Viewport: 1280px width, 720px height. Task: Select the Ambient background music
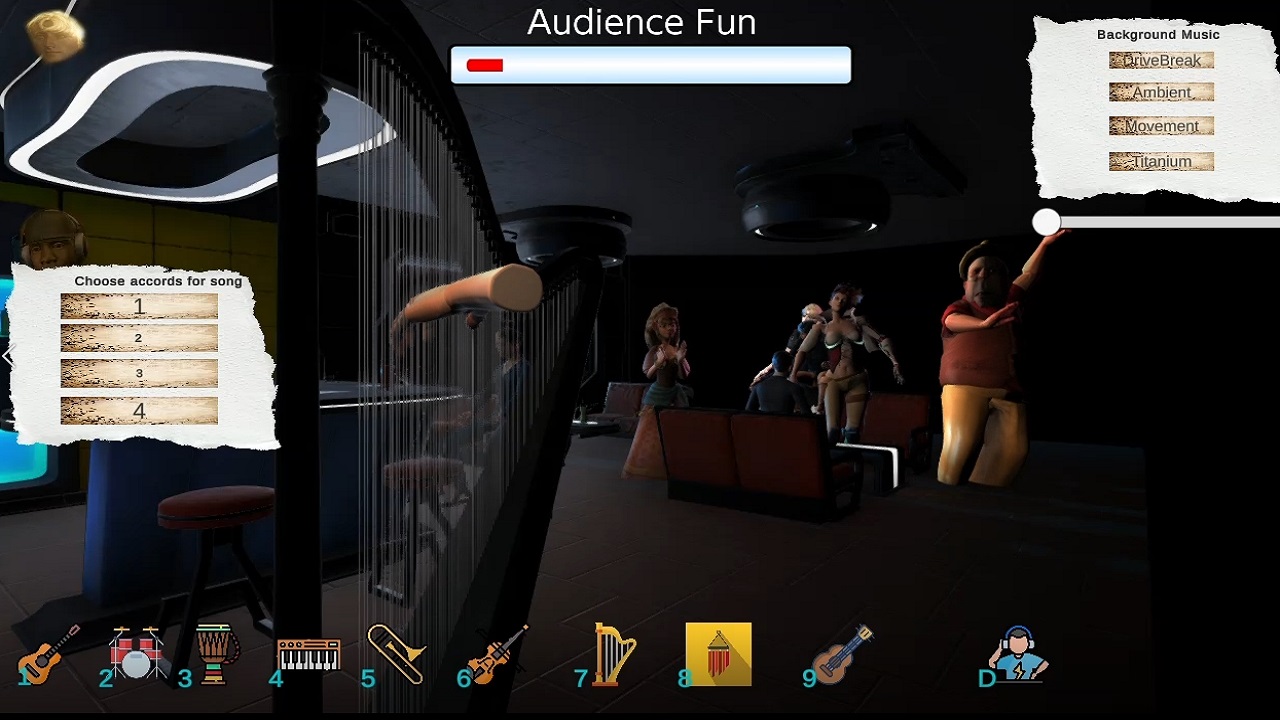click(1161, 93)
